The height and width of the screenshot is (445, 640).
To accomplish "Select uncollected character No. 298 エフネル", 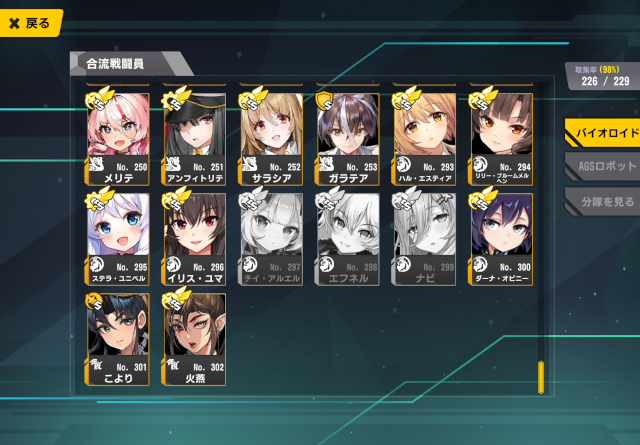I will pyautogui.click(x=348, y=236).
